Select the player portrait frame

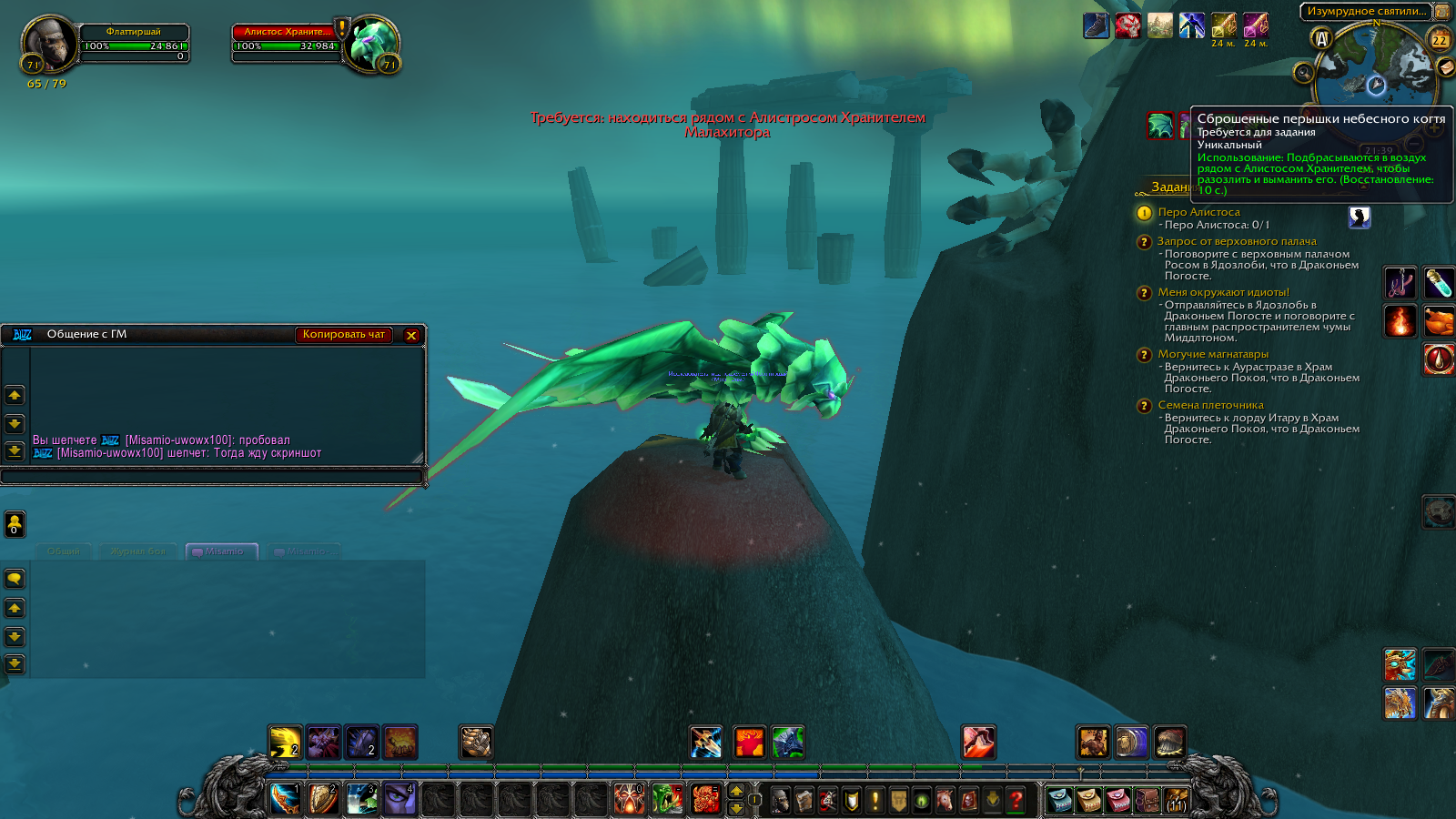tap(48, 45)
